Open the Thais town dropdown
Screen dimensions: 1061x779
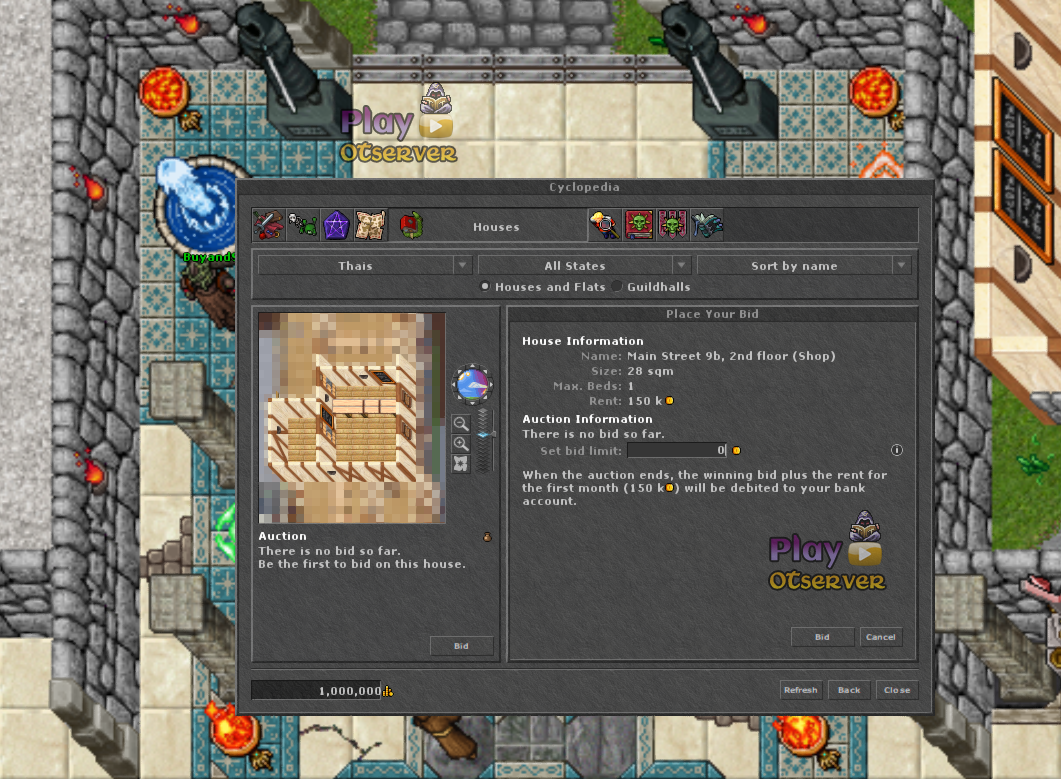tap(364, 266)
